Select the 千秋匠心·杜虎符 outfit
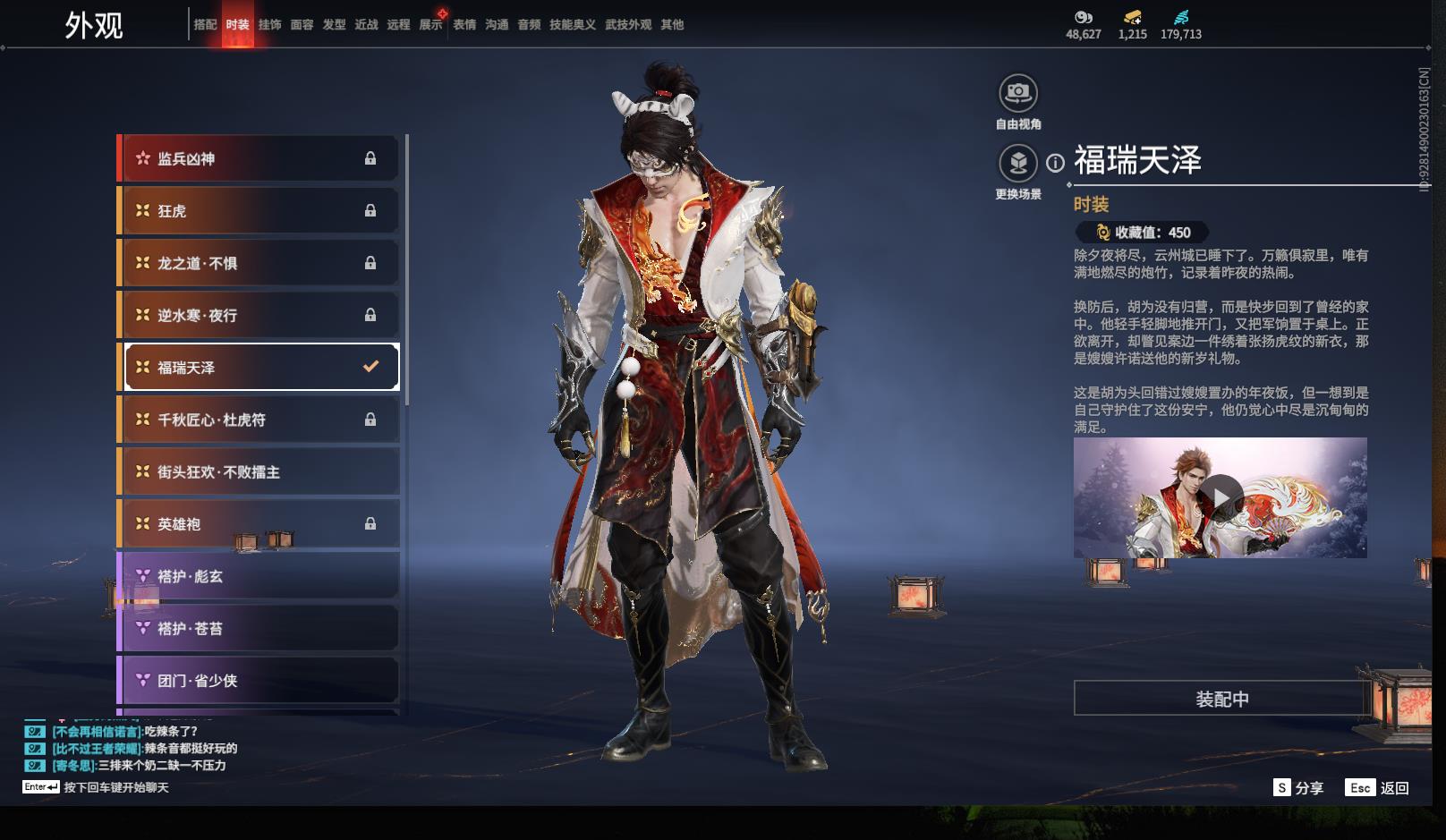The height and width of the screenshot is (840, 1446). (259, 420)
